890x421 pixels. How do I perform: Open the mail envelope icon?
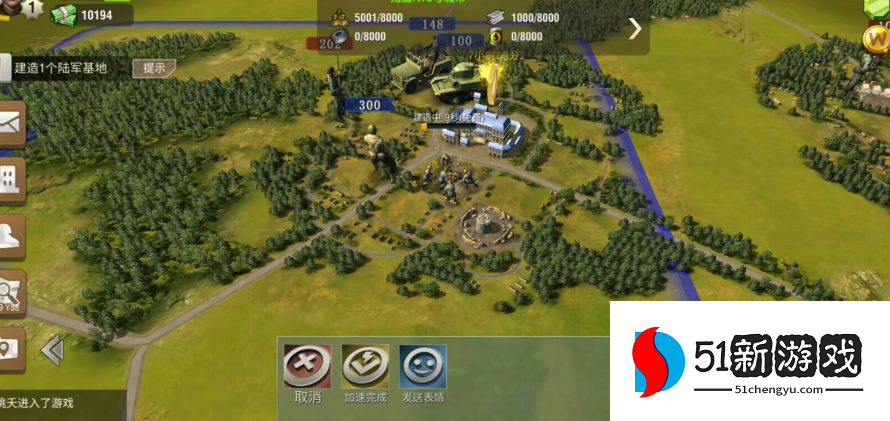click(10, 123)
